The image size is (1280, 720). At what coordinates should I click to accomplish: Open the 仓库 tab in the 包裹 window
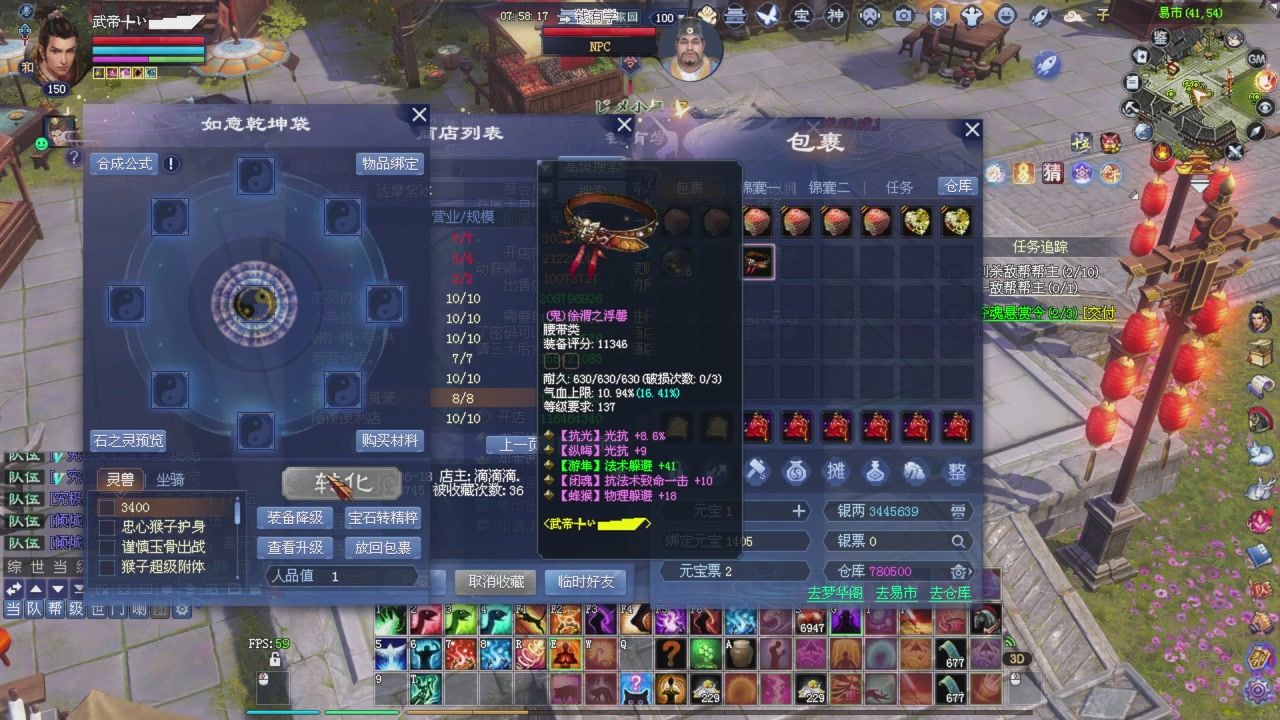point(956,186)
